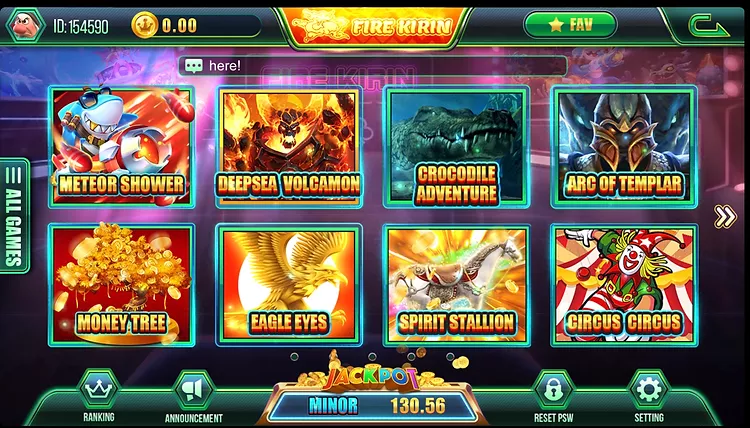The image size is (750, 428).
Task: Show the next page of games
Action: pos(725,216)
